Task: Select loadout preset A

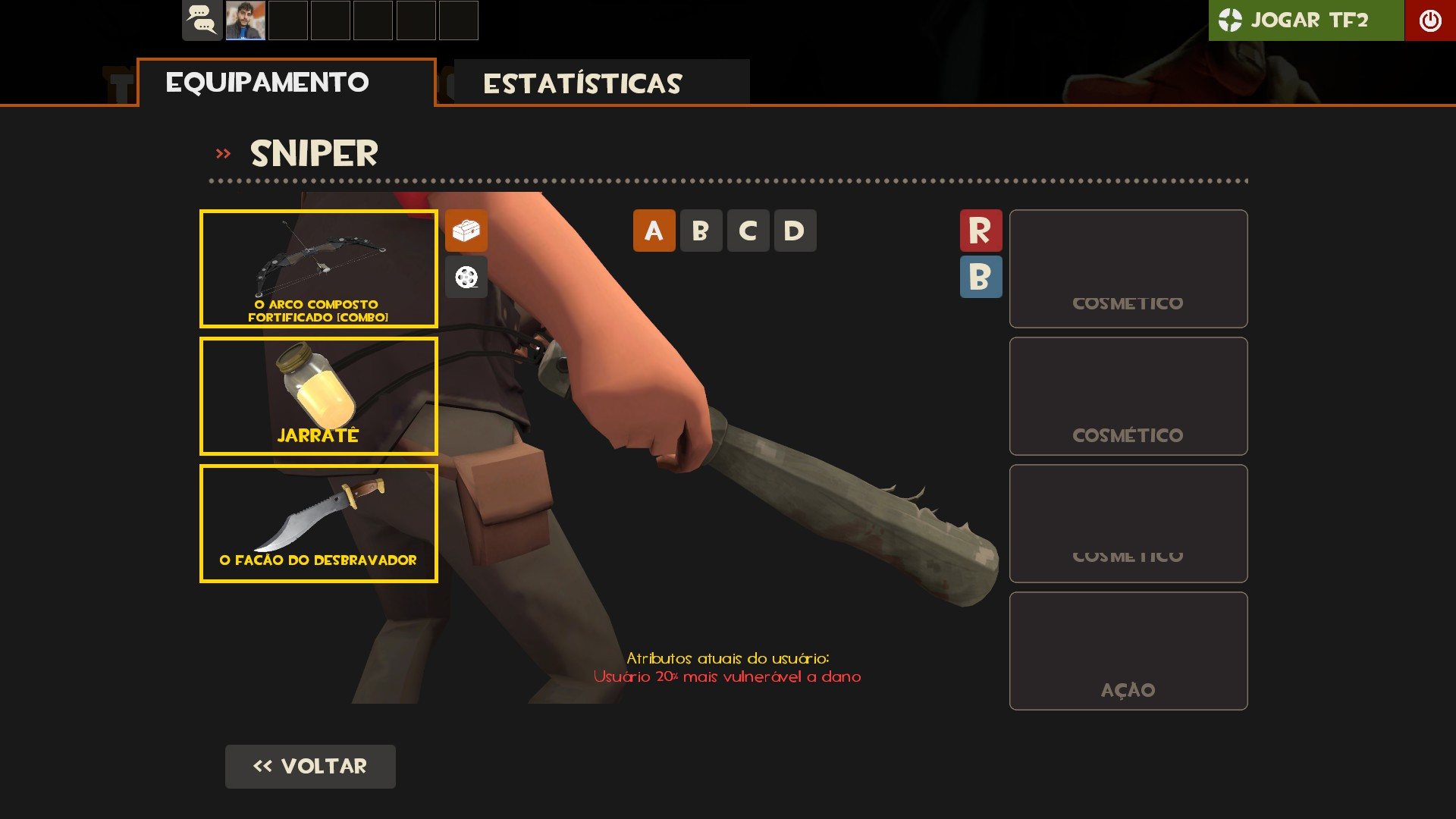Action: (x=654, y=231)
